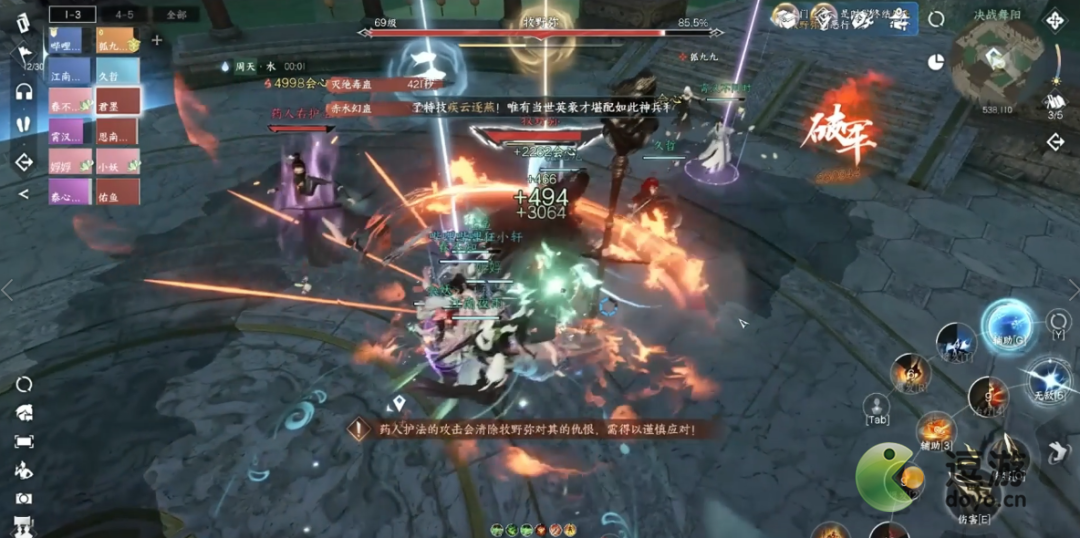The width and height of the screenshot is (1080, 538).
Task: Click the footprints follow icon
Action: [24, 125]
